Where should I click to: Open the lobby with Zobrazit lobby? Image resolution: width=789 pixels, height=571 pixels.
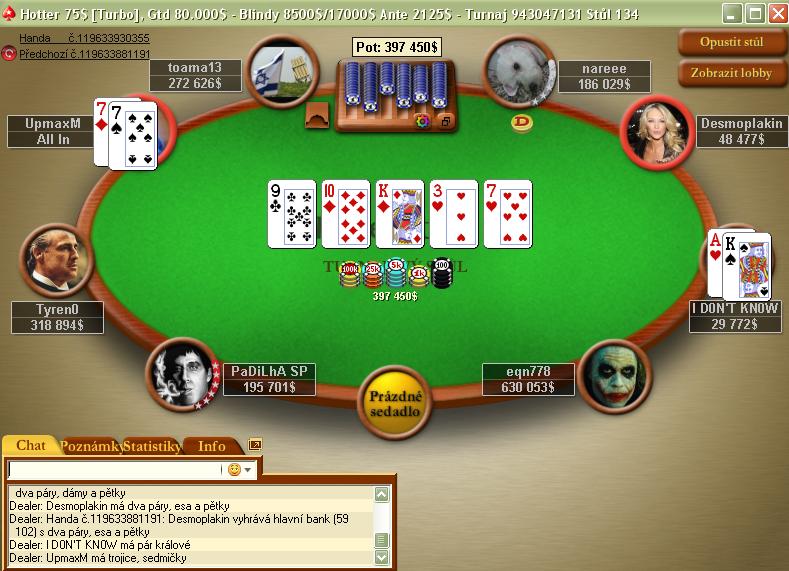731,73
